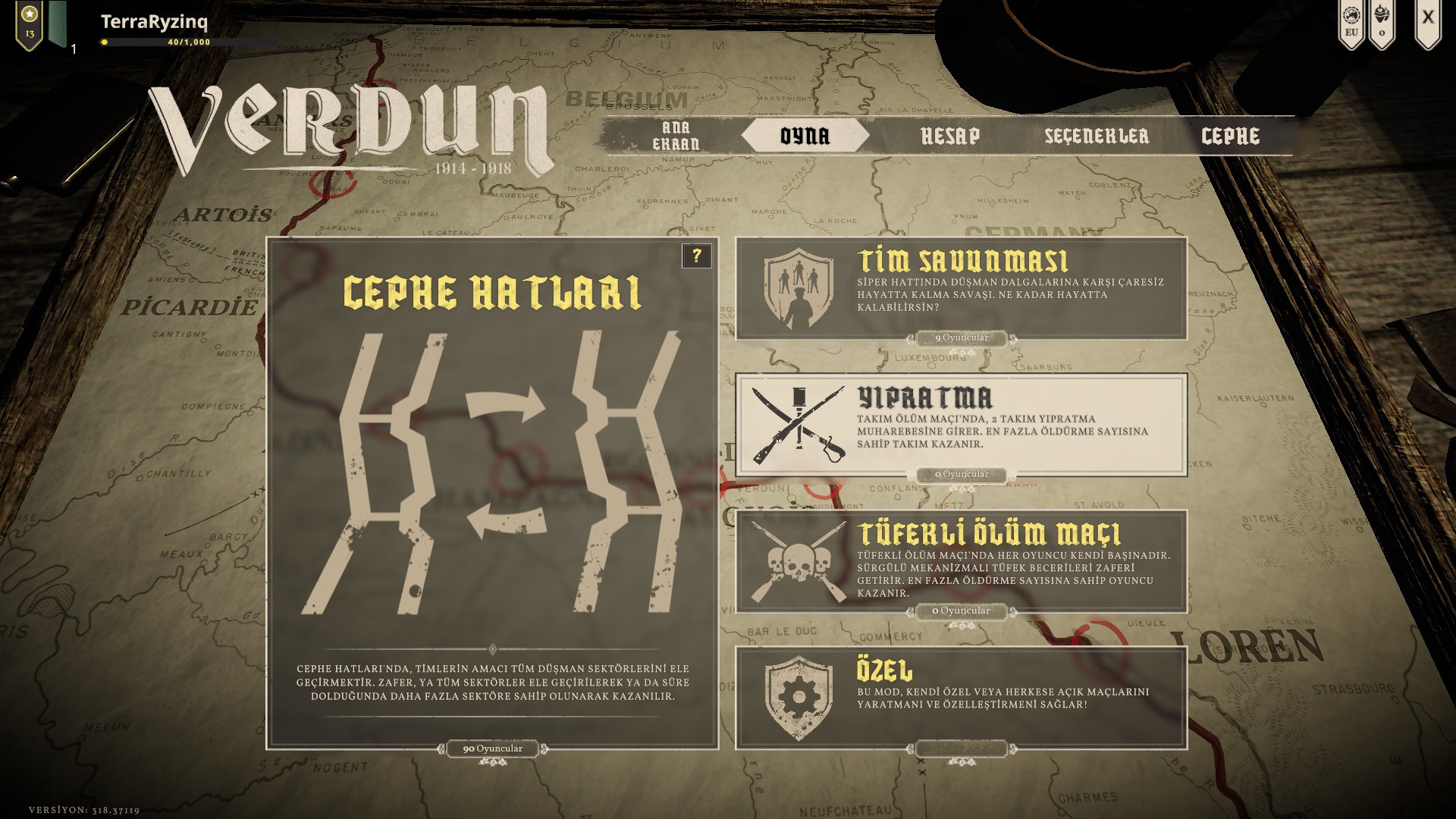Click the EU region banner
1456x819 pixels.
pyautogui.click(x=1351, y=23)
